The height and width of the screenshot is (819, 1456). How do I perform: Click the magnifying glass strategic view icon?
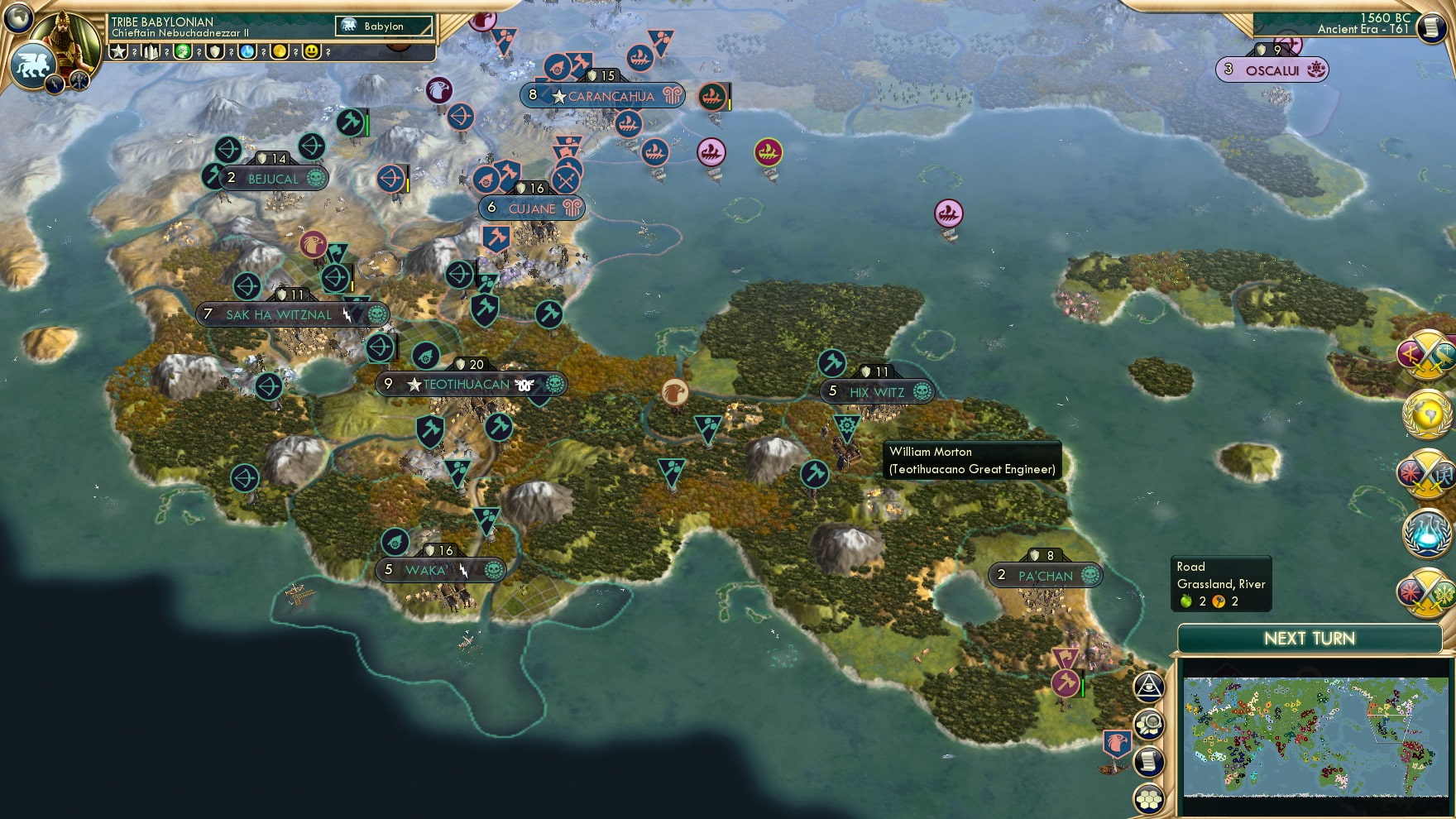click(1149, 724)
